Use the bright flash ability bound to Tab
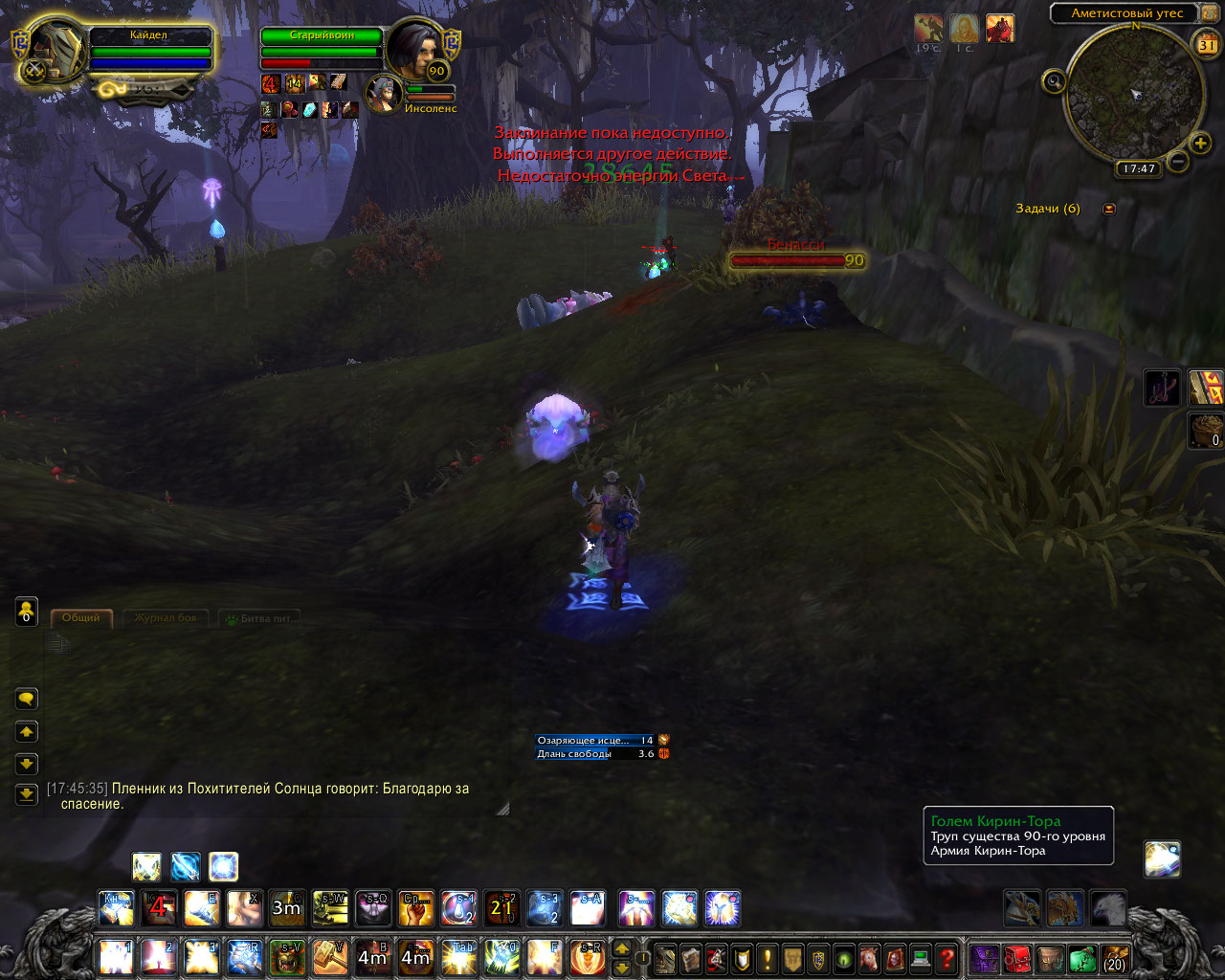1225x980 pixels. coord(459,957)
